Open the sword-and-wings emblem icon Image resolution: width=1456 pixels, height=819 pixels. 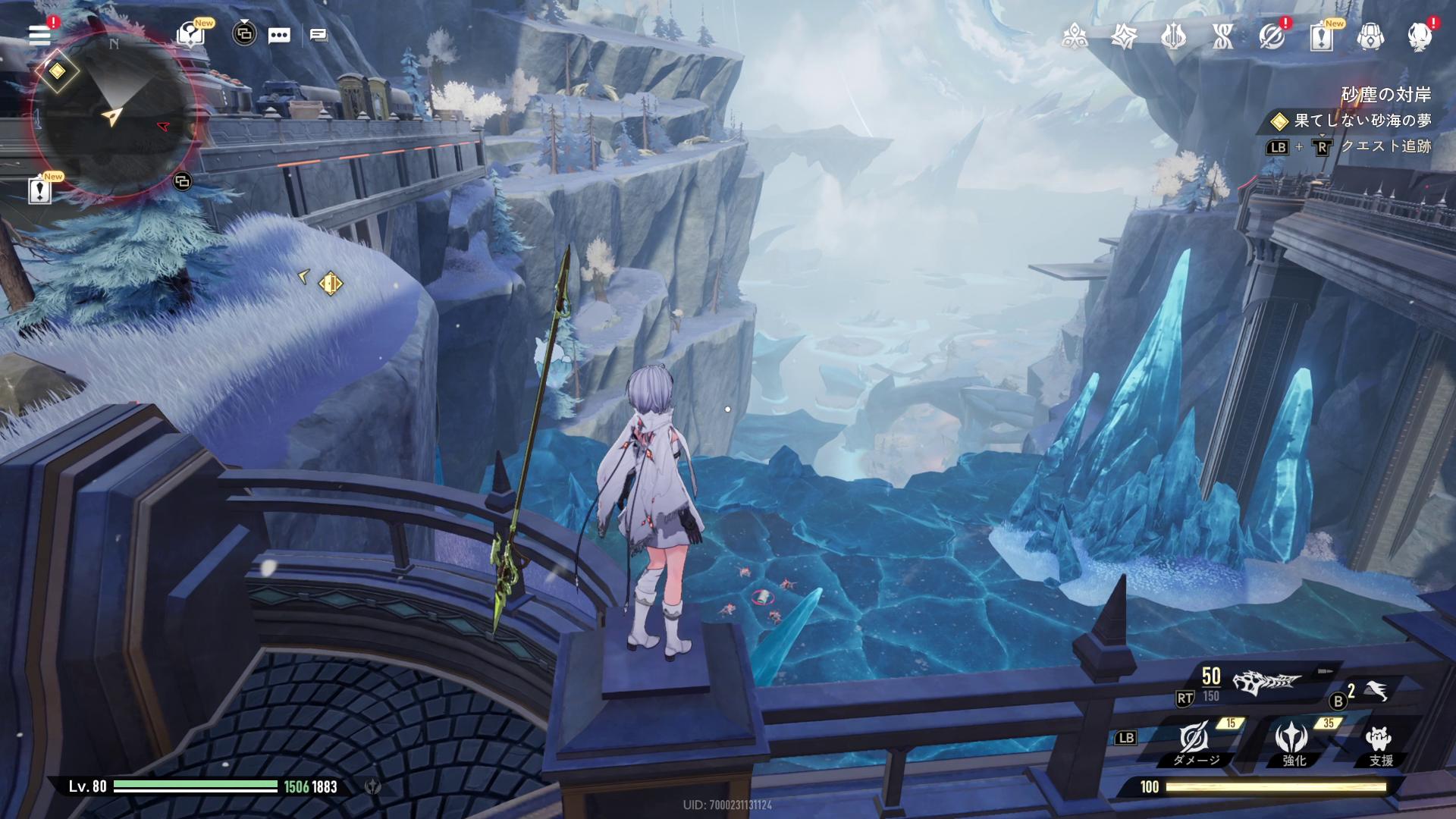(x=1172, y=36)
